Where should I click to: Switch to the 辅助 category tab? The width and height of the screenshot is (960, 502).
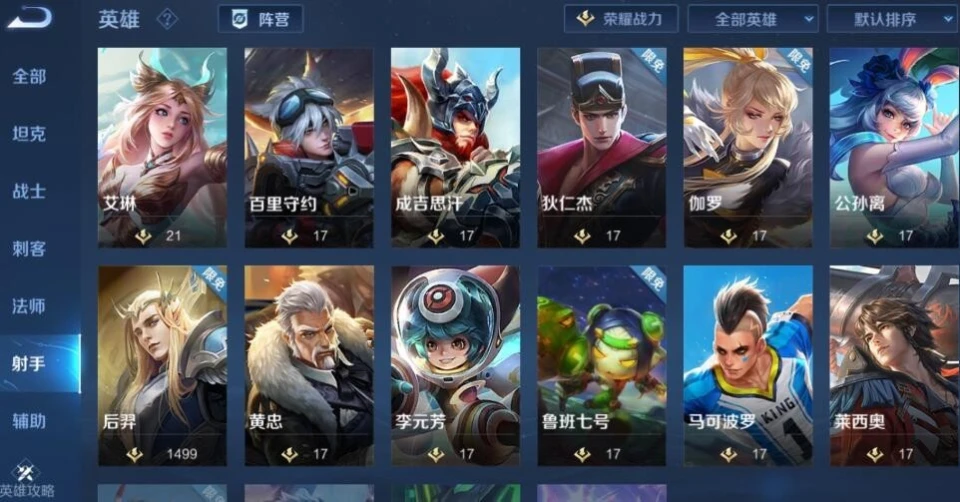point(29,421)
